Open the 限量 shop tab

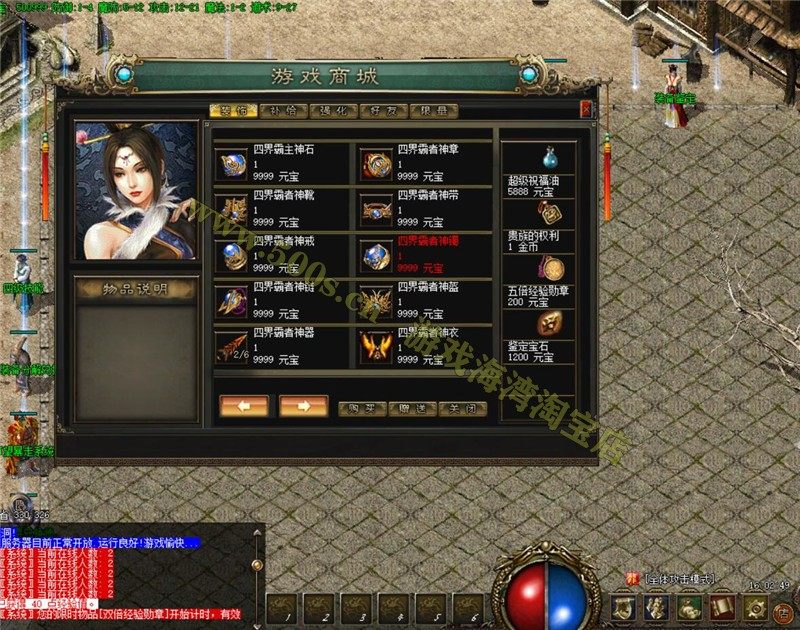point(433,111)
